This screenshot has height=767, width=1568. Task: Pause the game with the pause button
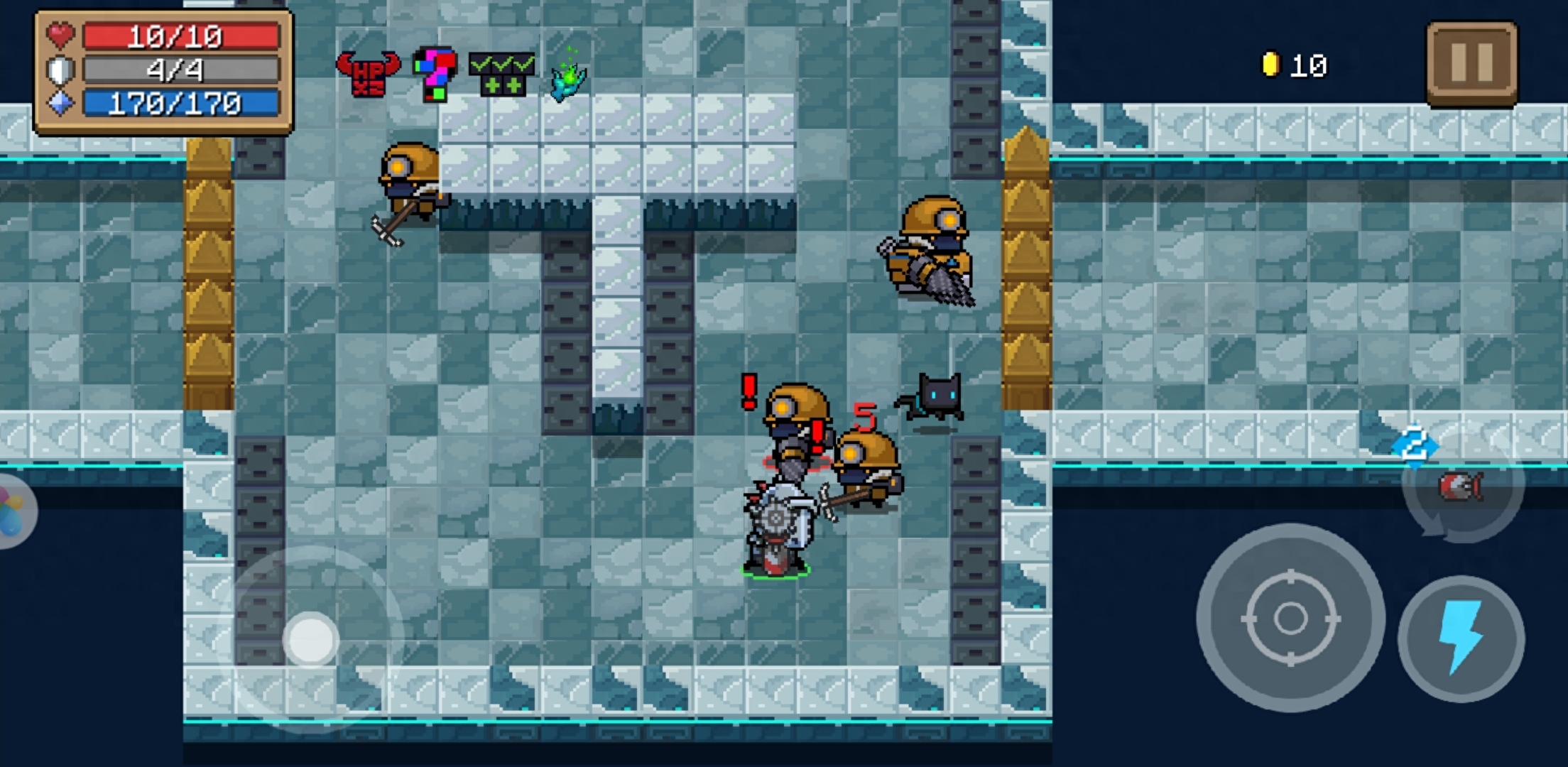click(1471, 63)
